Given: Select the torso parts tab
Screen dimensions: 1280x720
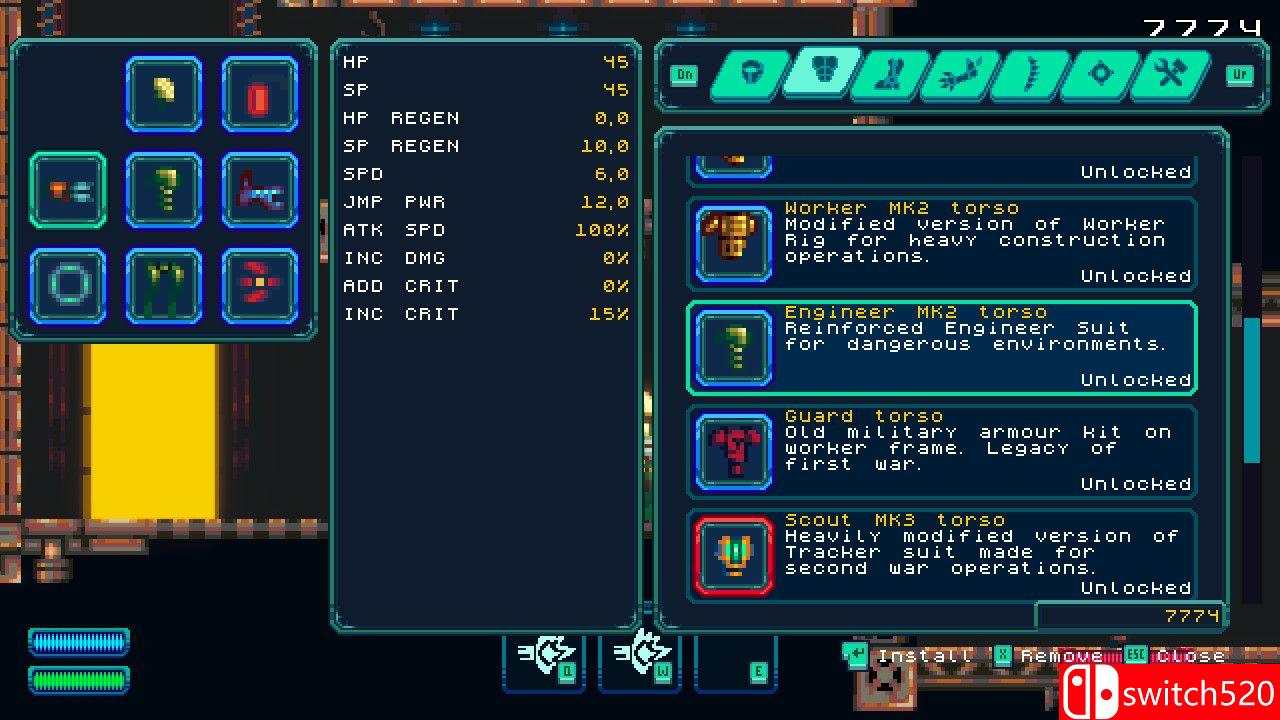Looking at the screenshot, I should pyautogui.click(x=821, y=72).
